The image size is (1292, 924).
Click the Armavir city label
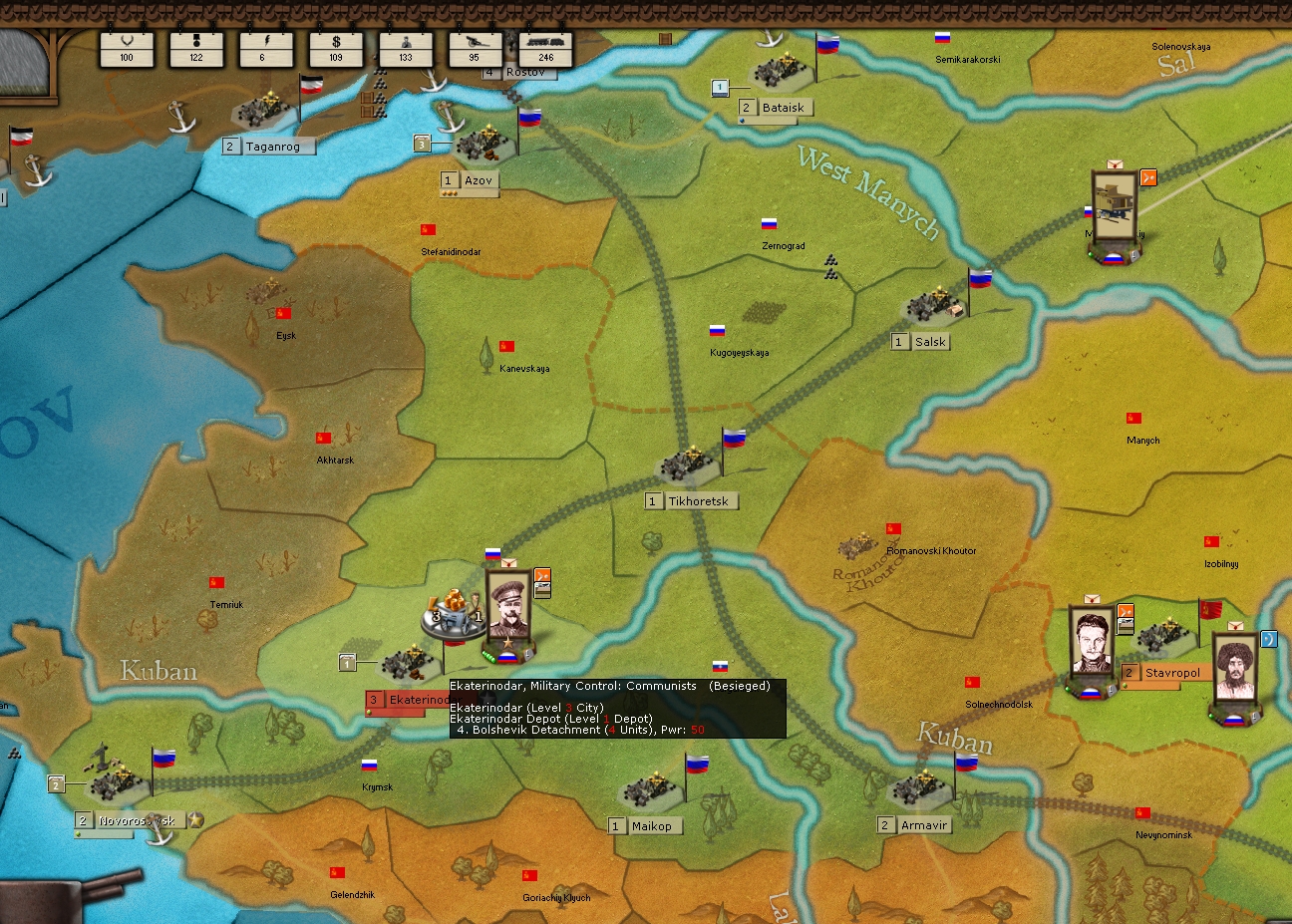click(923, 825)
